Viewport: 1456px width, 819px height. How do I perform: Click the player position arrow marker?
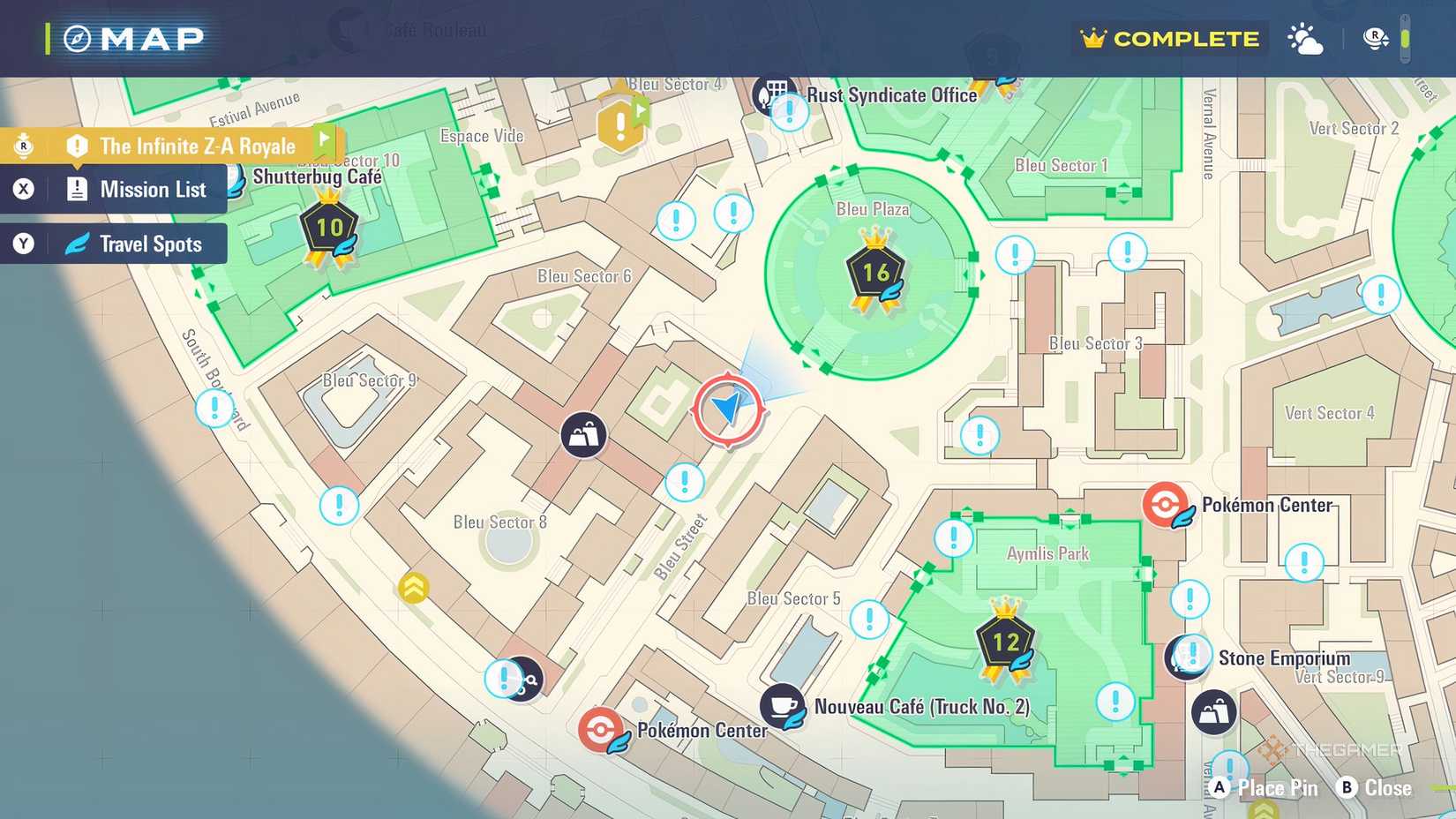pyautogui.click(x=727, y=409)
